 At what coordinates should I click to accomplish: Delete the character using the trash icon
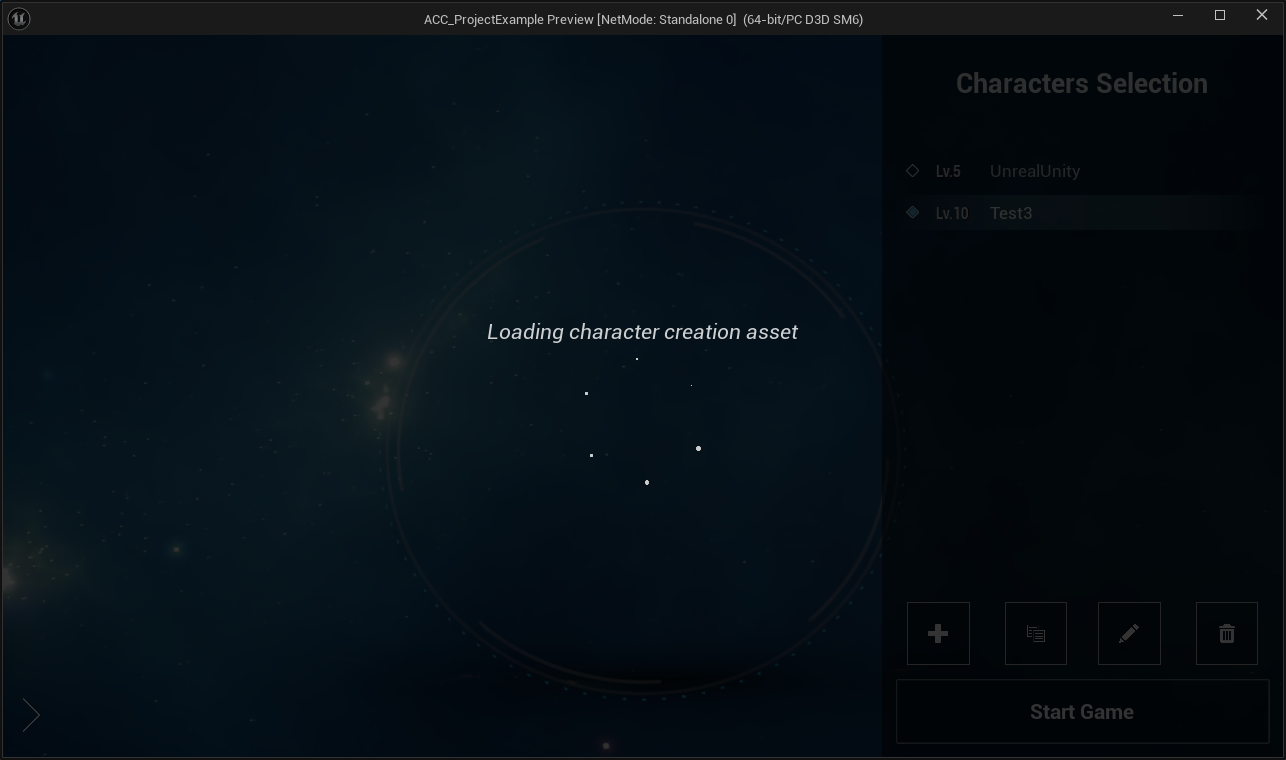[1226, 633]
